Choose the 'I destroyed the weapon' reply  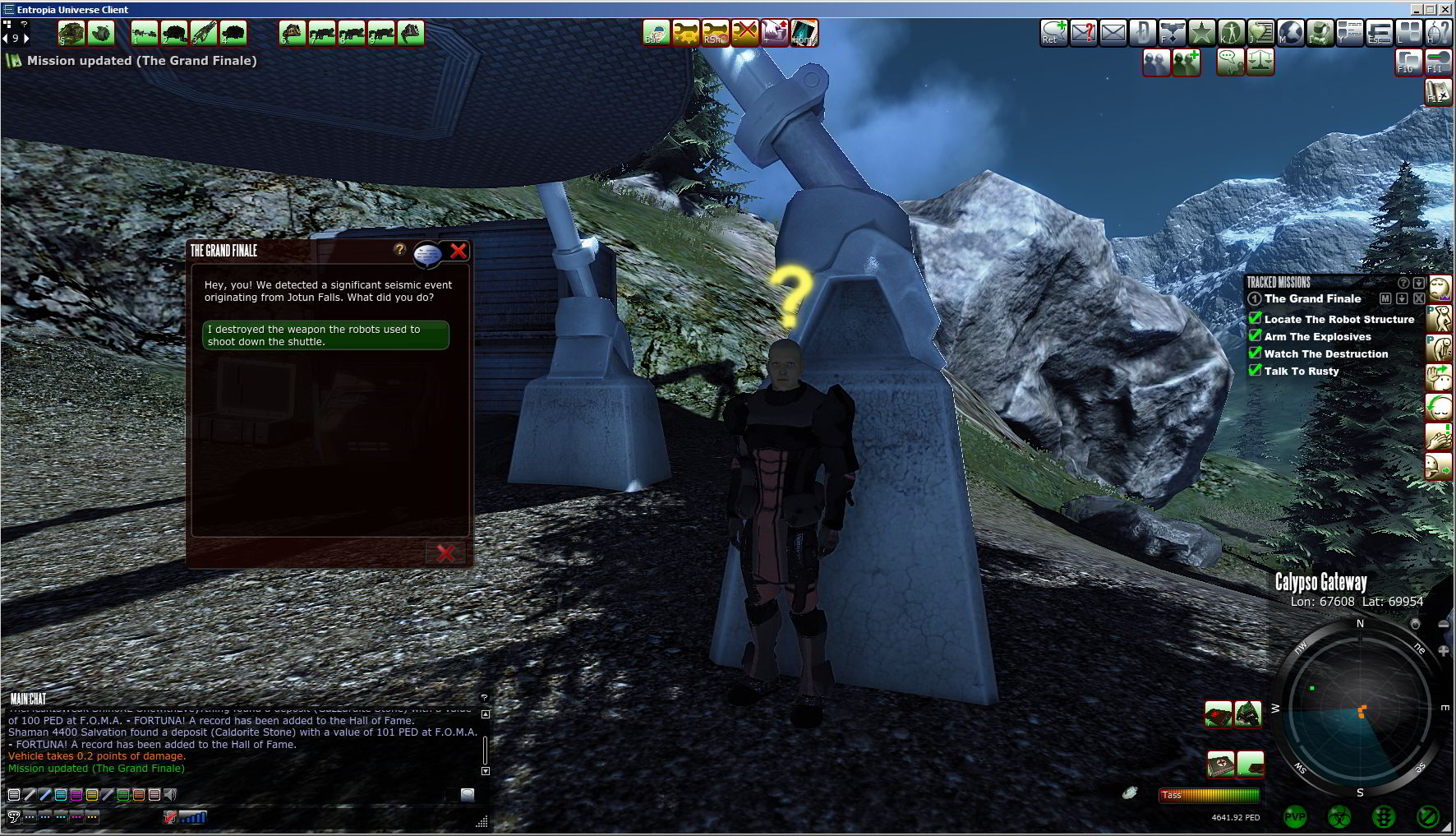(325, 335)
